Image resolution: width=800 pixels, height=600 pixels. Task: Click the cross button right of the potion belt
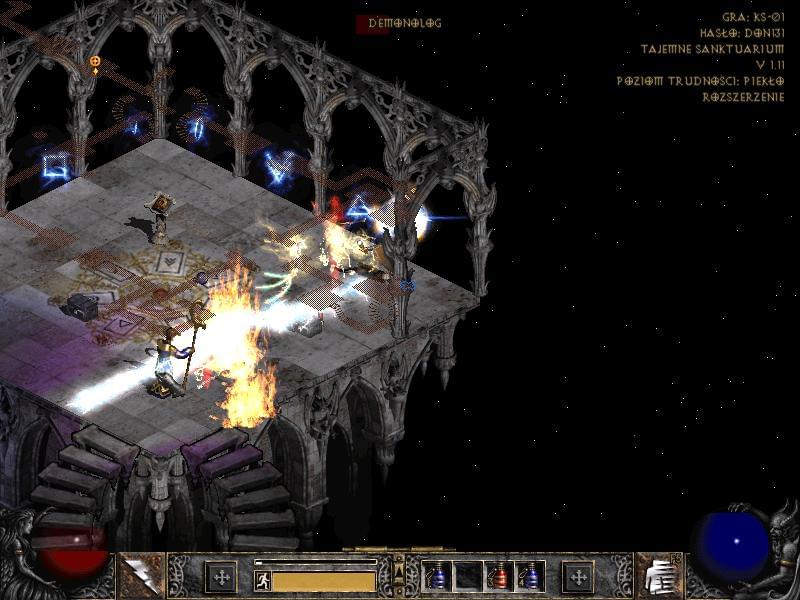pos(578,577)
